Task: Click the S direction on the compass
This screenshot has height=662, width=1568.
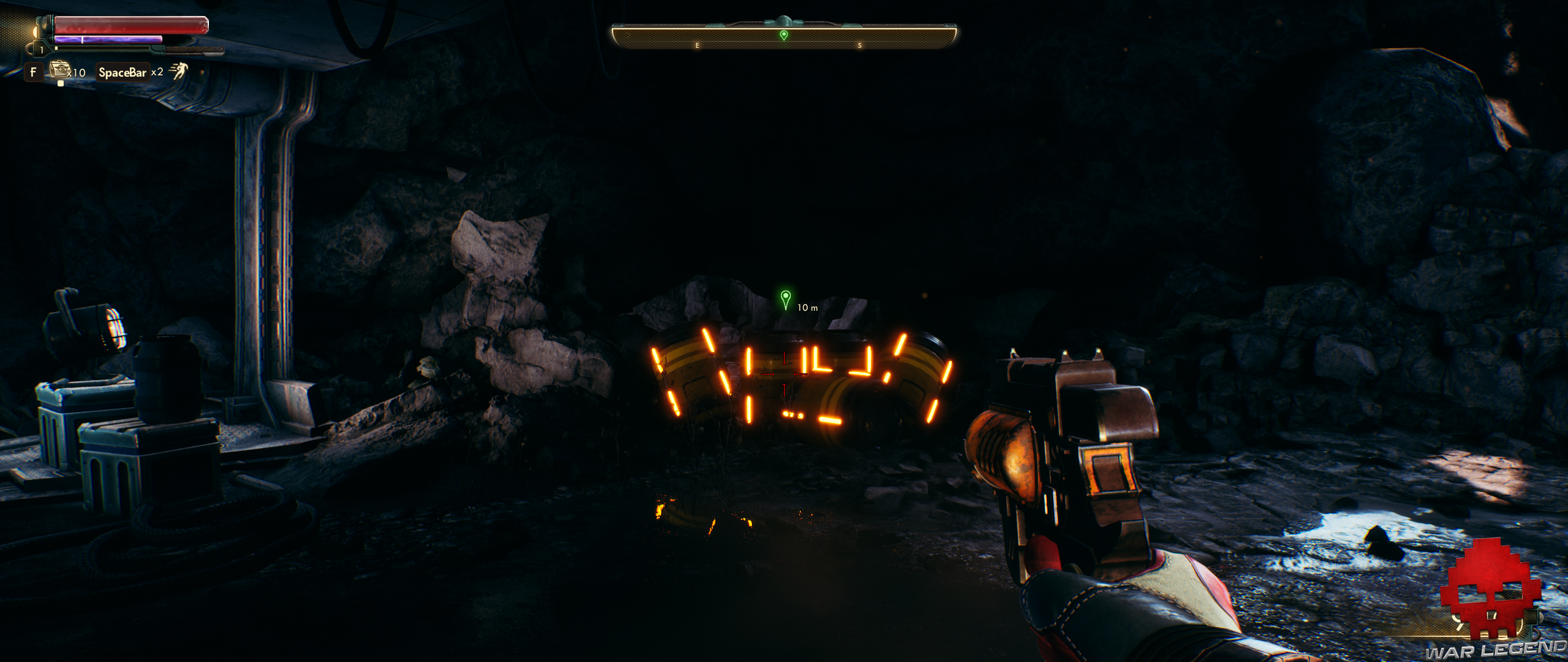Action: 860,45
